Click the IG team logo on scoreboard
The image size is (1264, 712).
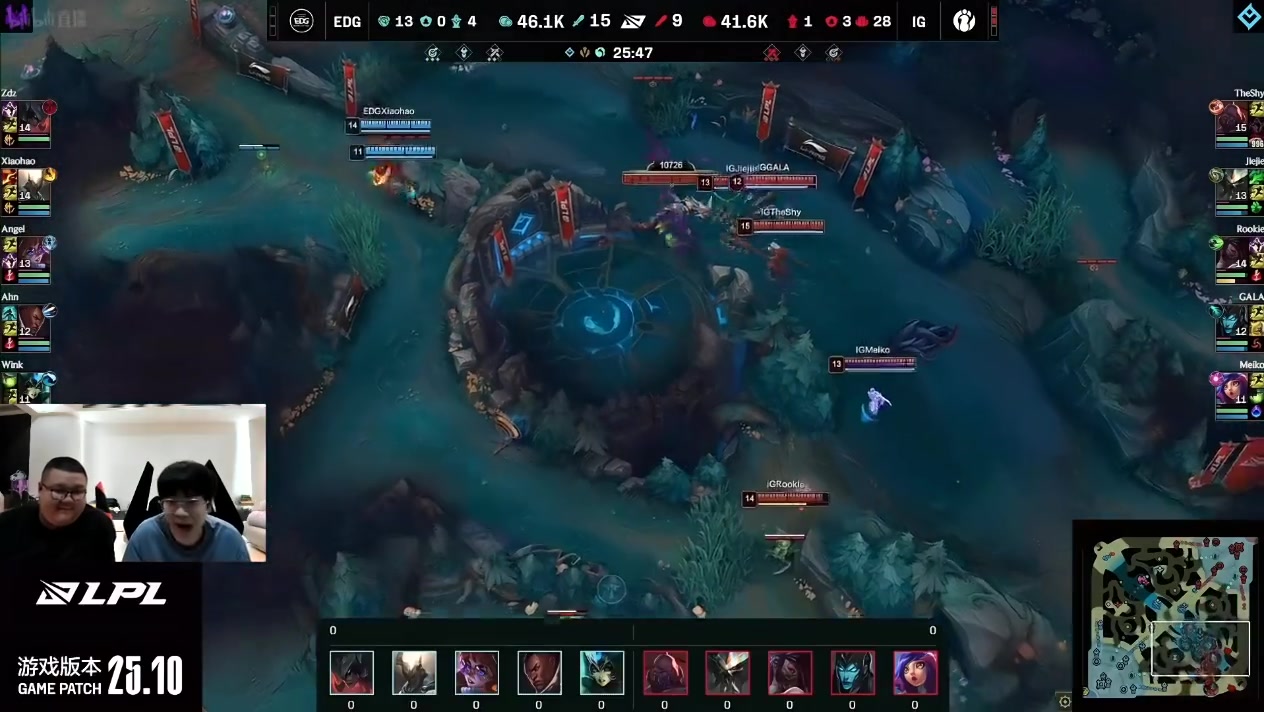(x=964, y=21)
